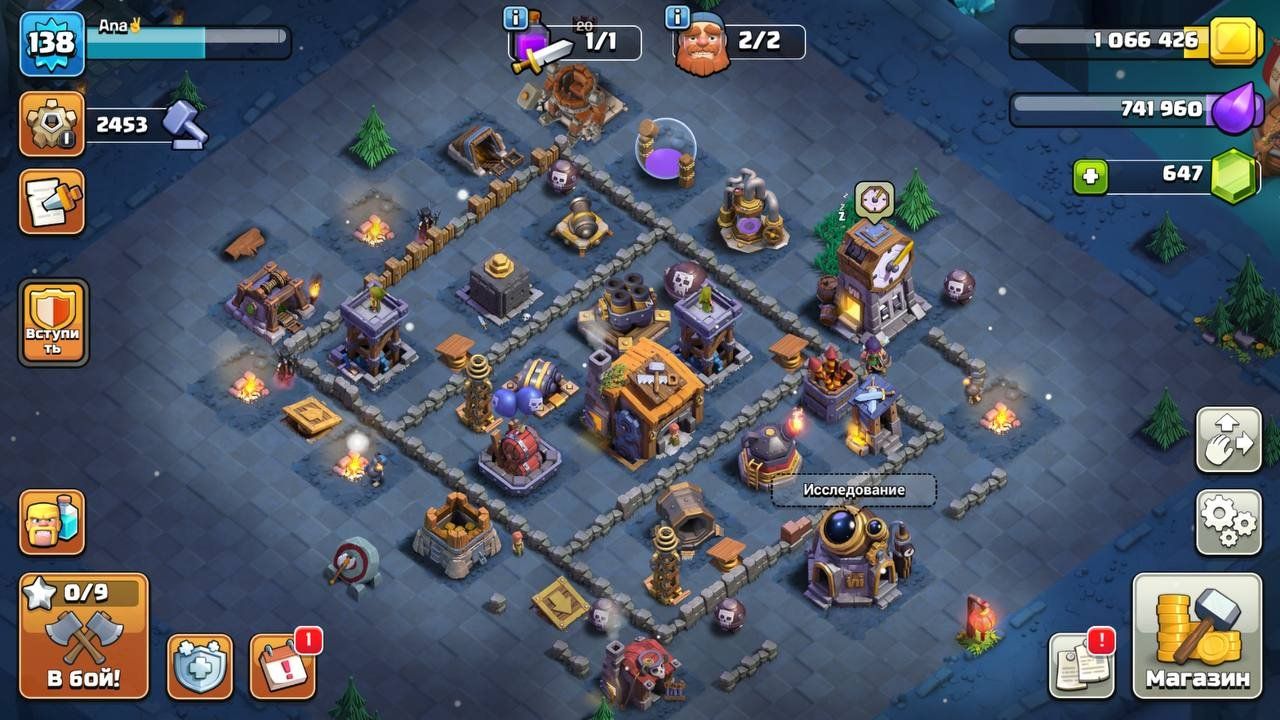Open the clan Вступить shield button
The height and width of the screenshot is (720, 1280).
tap(53, 322)
